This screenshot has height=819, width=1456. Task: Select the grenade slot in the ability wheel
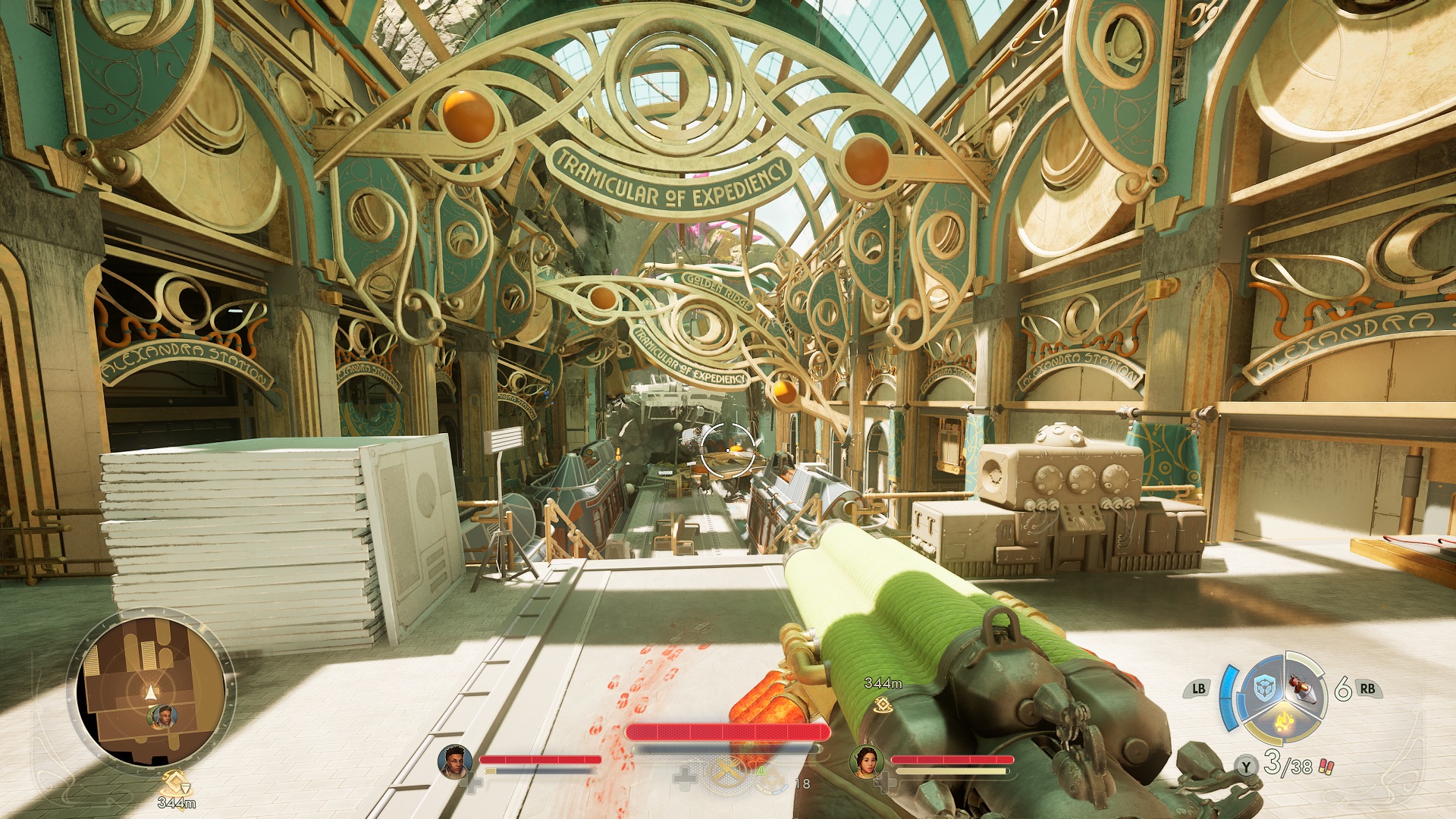pos(1304,689)
